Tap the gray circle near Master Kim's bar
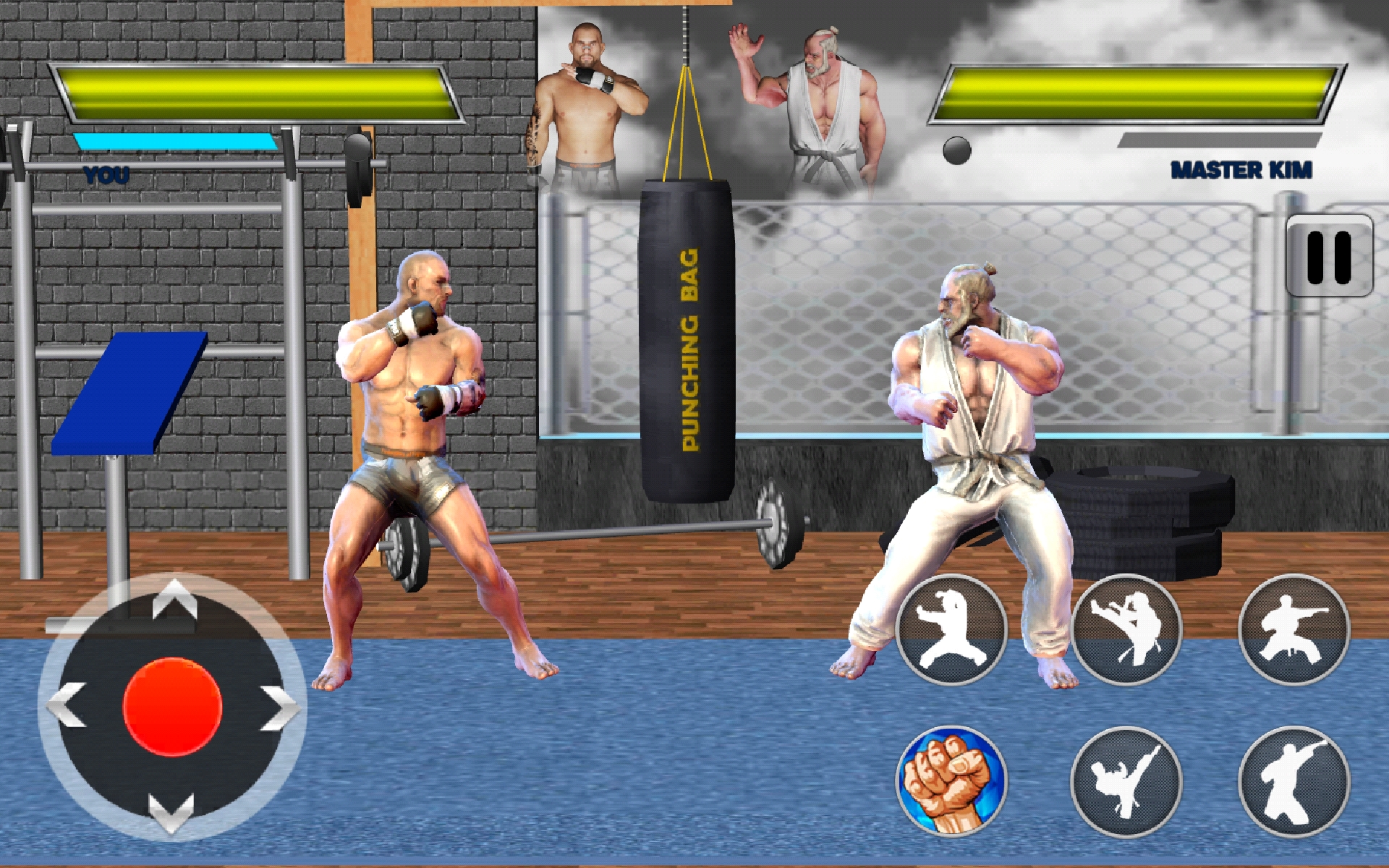Screen dimensions: 1389x868 [959, 150]
